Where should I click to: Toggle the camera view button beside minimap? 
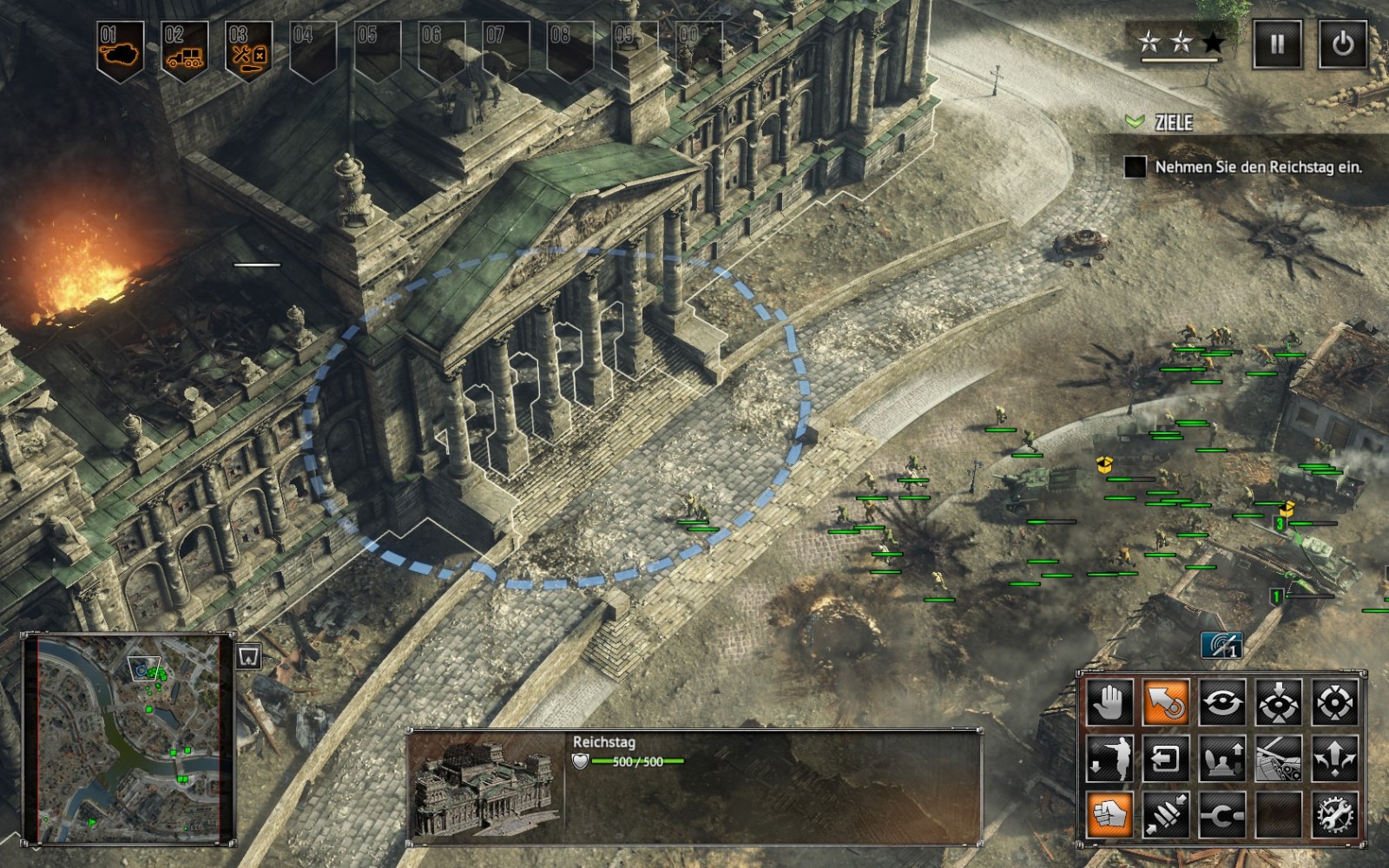[249, 655]
